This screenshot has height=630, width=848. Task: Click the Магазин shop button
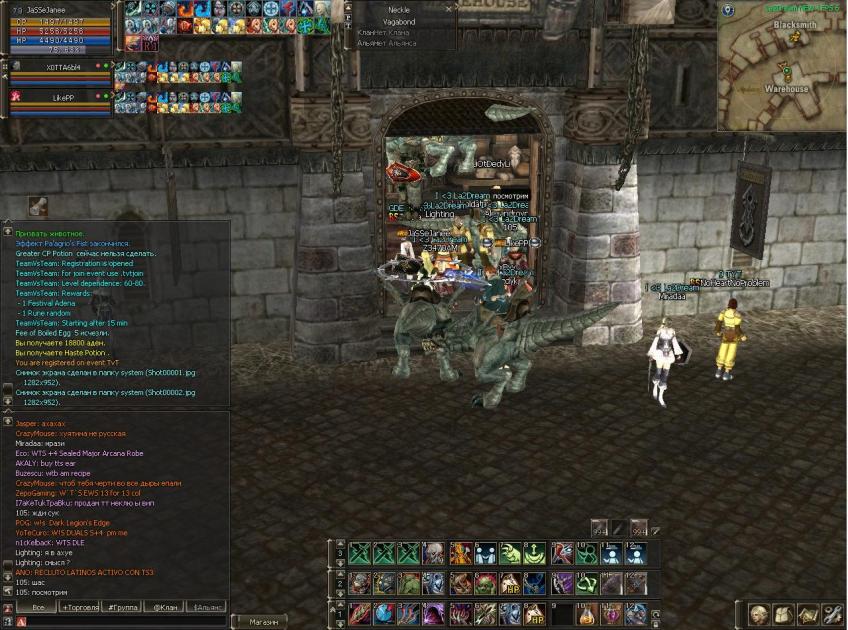264,622
